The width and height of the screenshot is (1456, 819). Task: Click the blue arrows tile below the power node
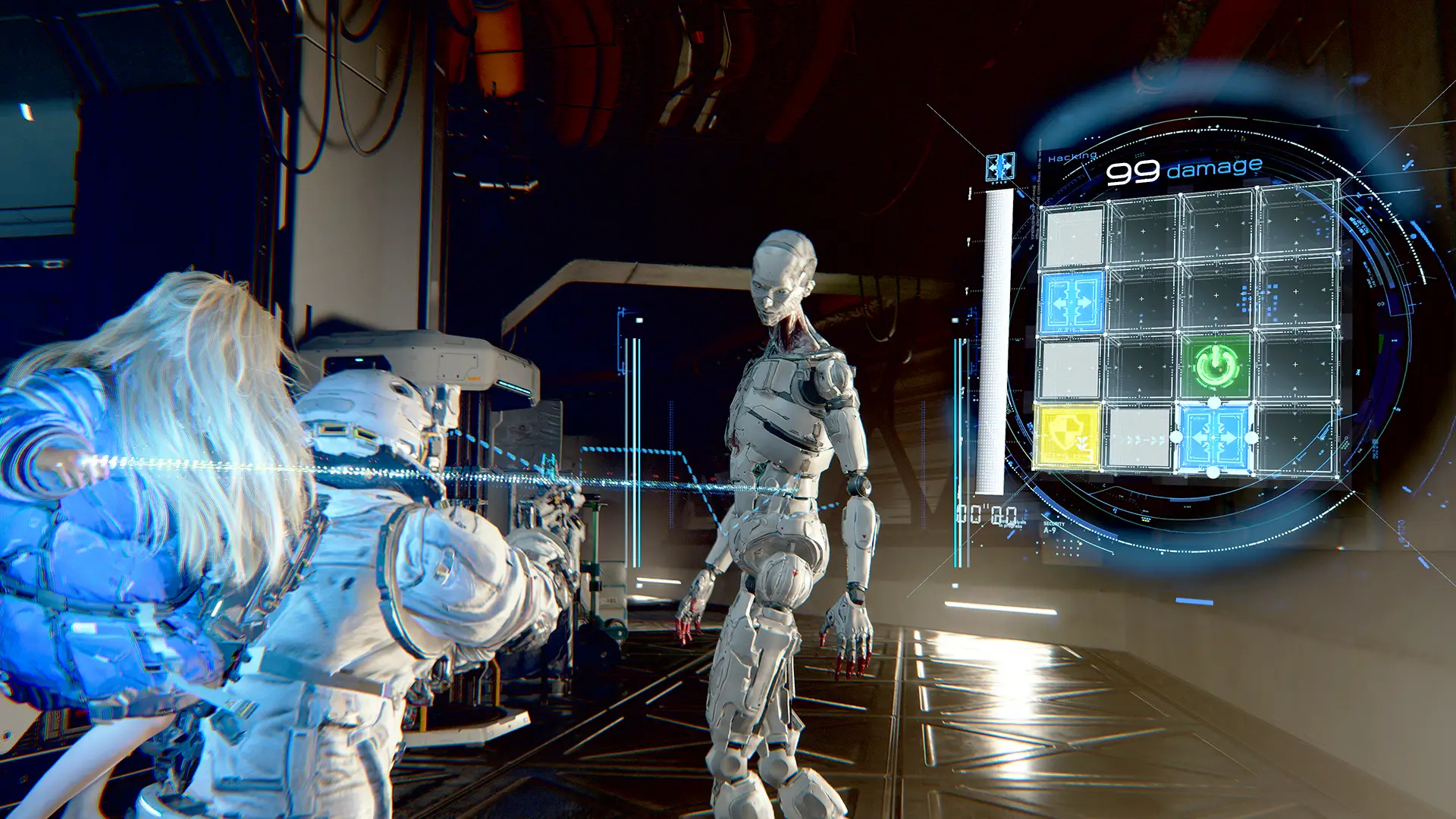pyautogui.click(x=1213, y=438)
